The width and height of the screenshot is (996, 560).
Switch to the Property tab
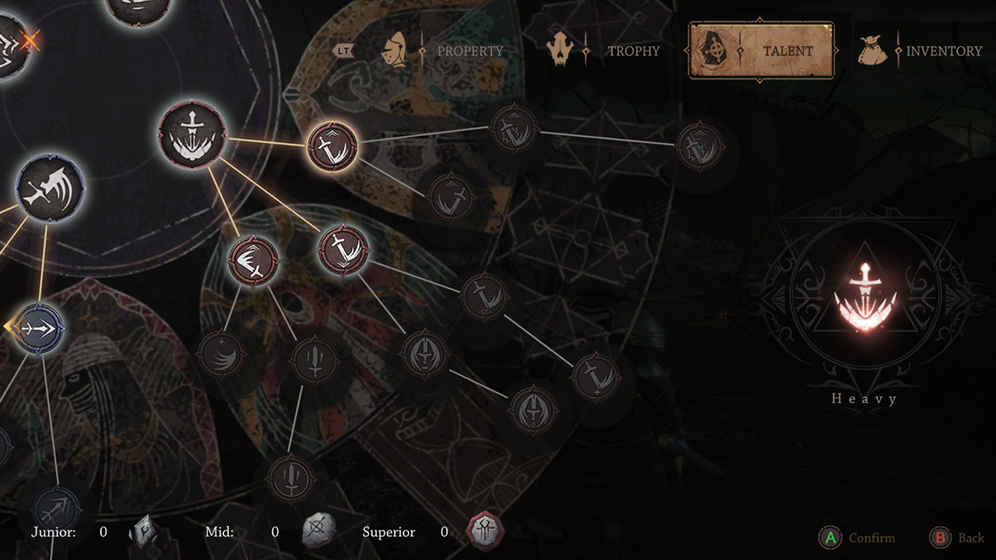click(x=445, y=50)
